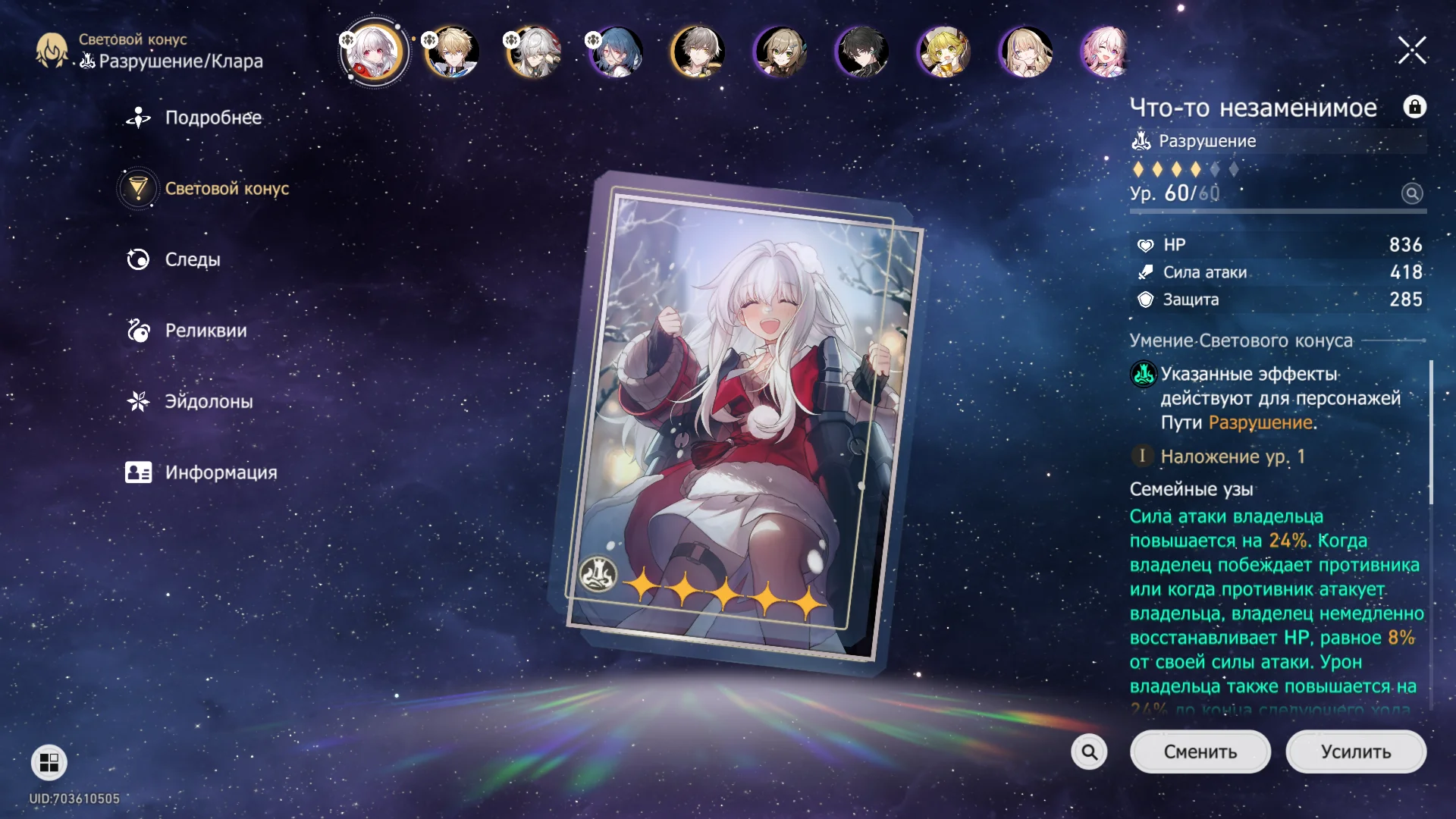
Task: Select Clara's white-haired portrait
Action: [373, 52]
